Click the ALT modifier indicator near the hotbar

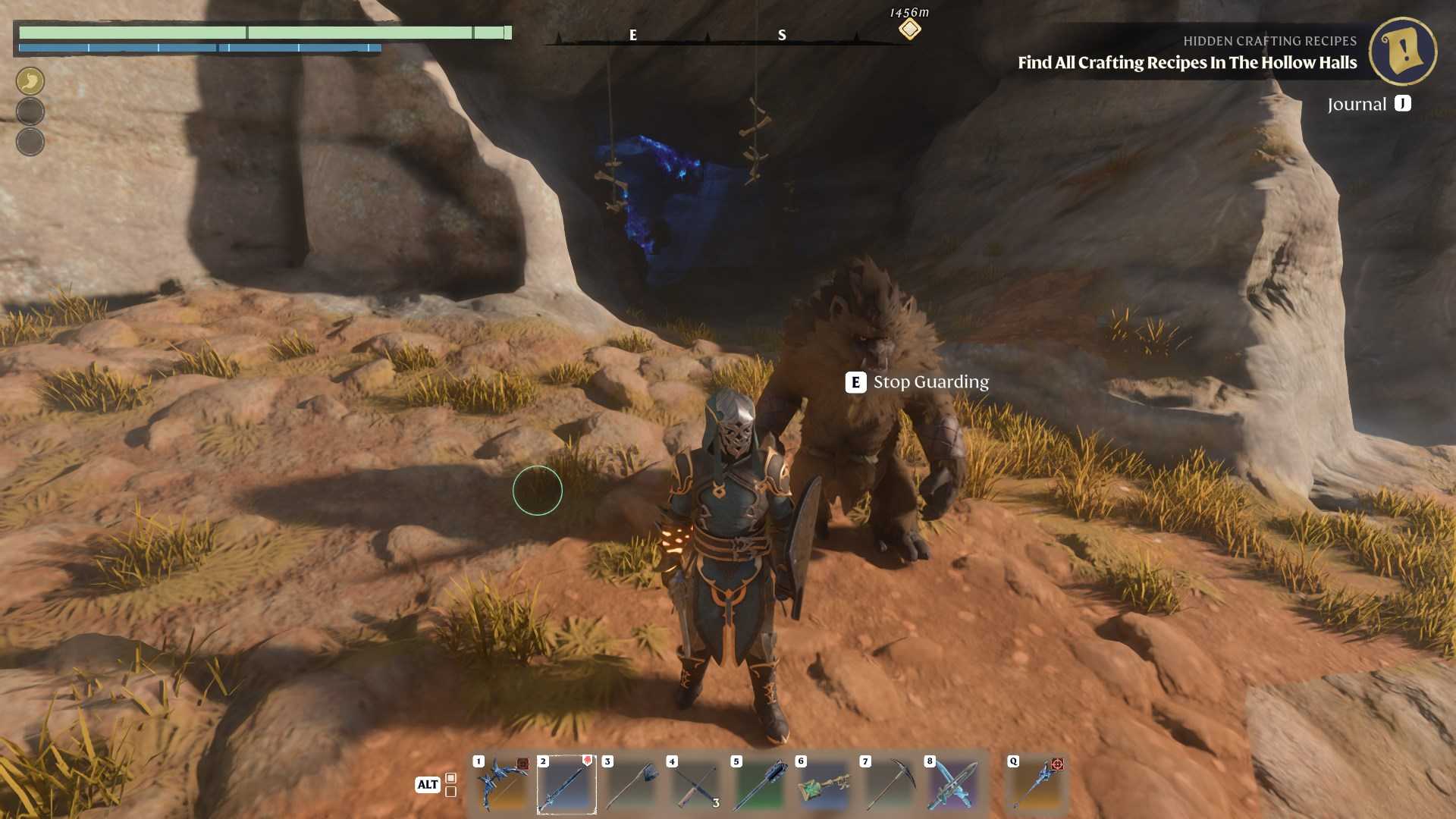[427, 785]
